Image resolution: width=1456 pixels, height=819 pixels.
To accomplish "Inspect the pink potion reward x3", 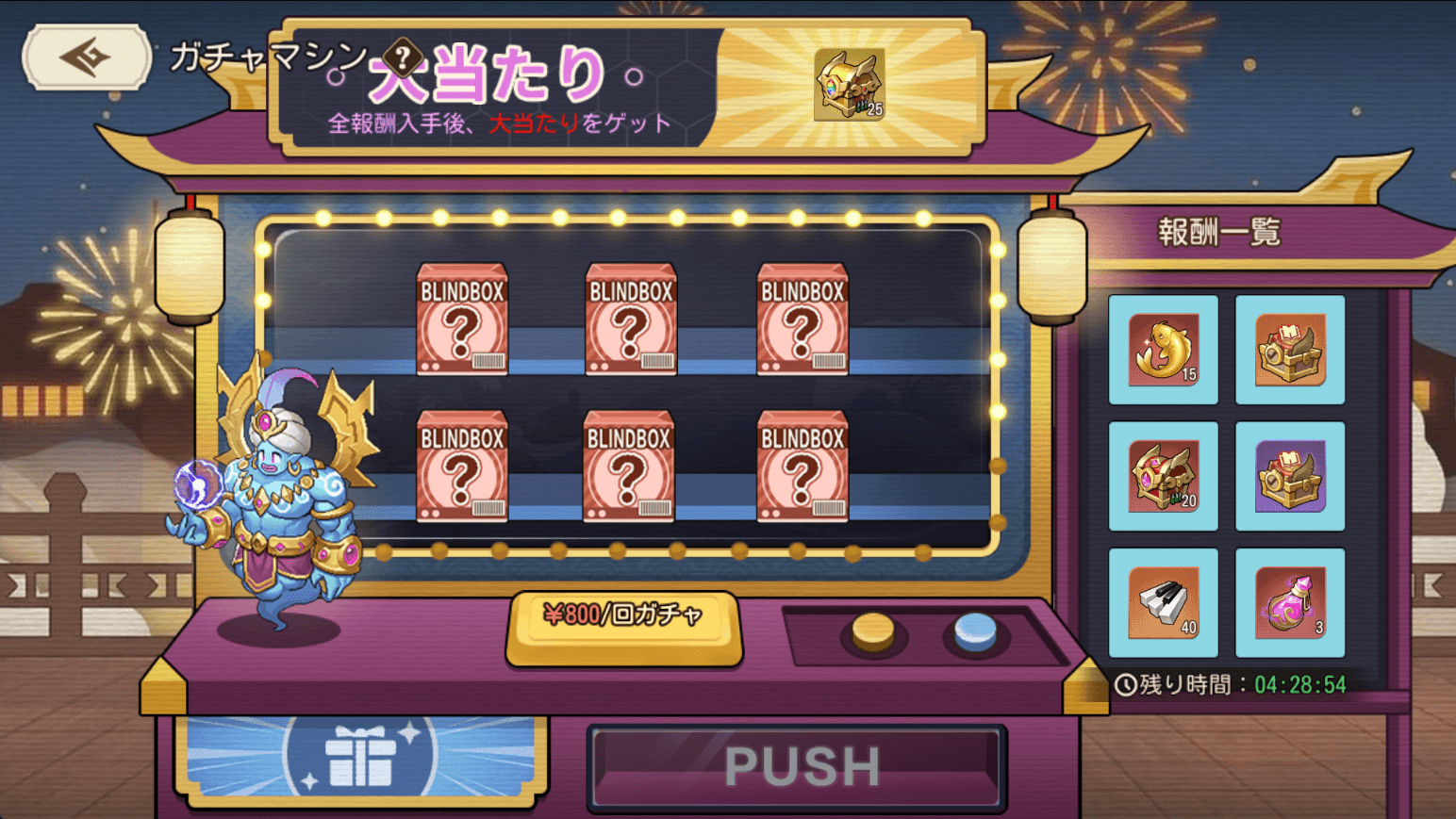I will (x=1290, y=602).
